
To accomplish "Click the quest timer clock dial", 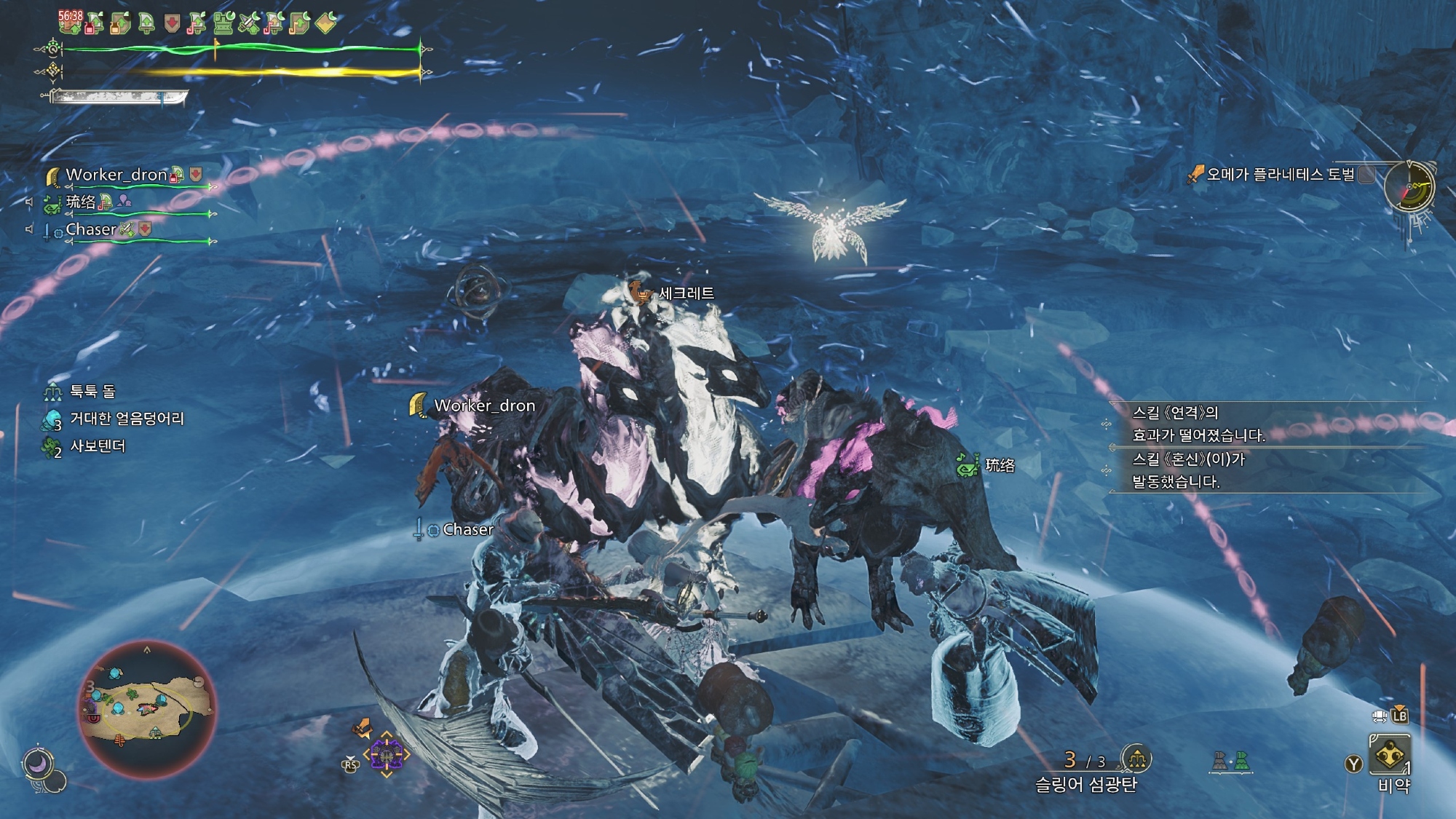I will click(1409, 187).
